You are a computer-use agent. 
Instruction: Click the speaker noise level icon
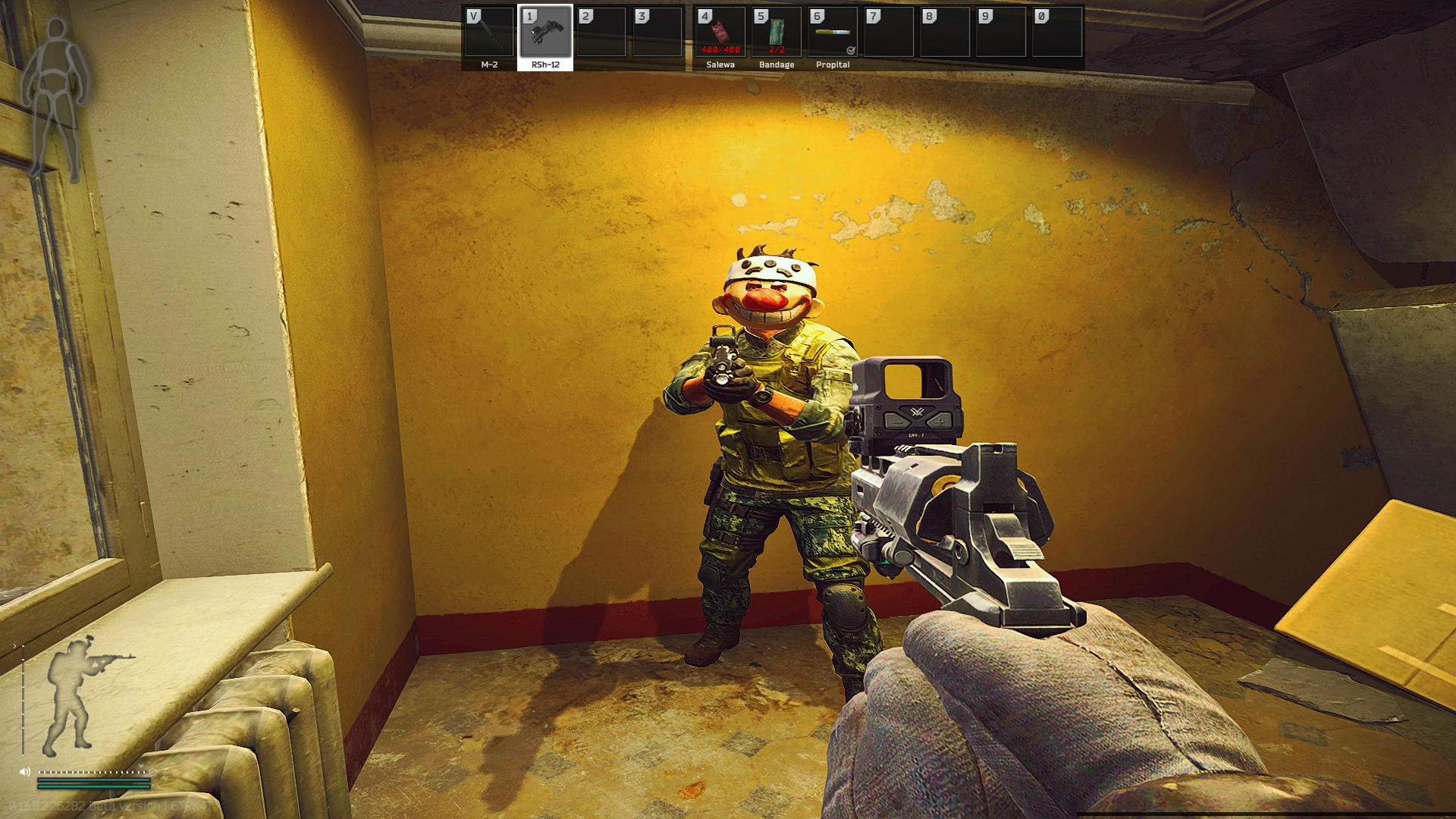click(x=25, y=772)
